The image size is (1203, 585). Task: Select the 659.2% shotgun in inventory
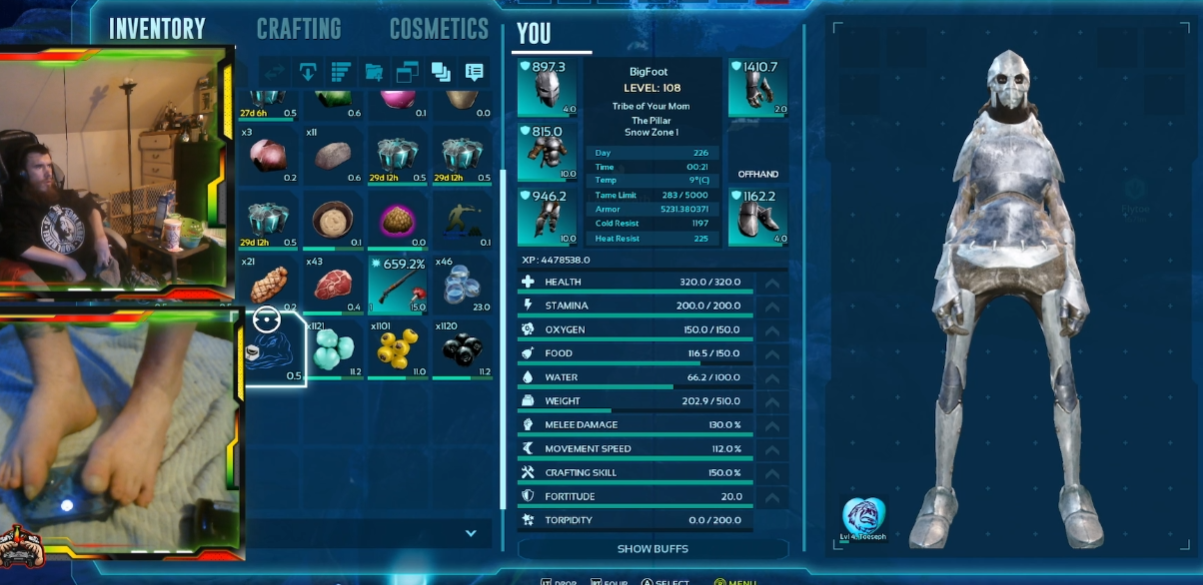[x=398, y=284]
